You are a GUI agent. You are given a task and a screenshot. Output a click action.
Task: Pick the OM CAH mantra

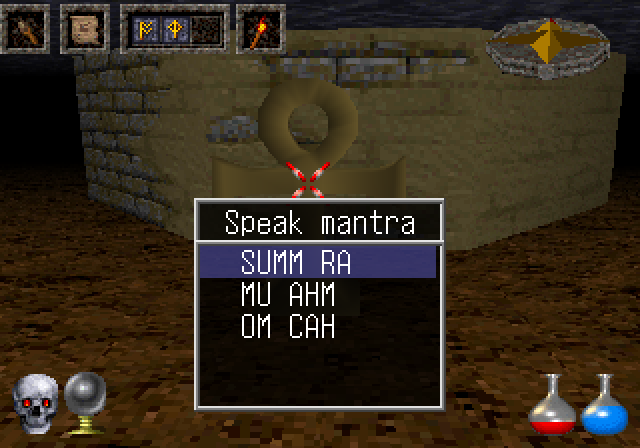tap(287, 326)
